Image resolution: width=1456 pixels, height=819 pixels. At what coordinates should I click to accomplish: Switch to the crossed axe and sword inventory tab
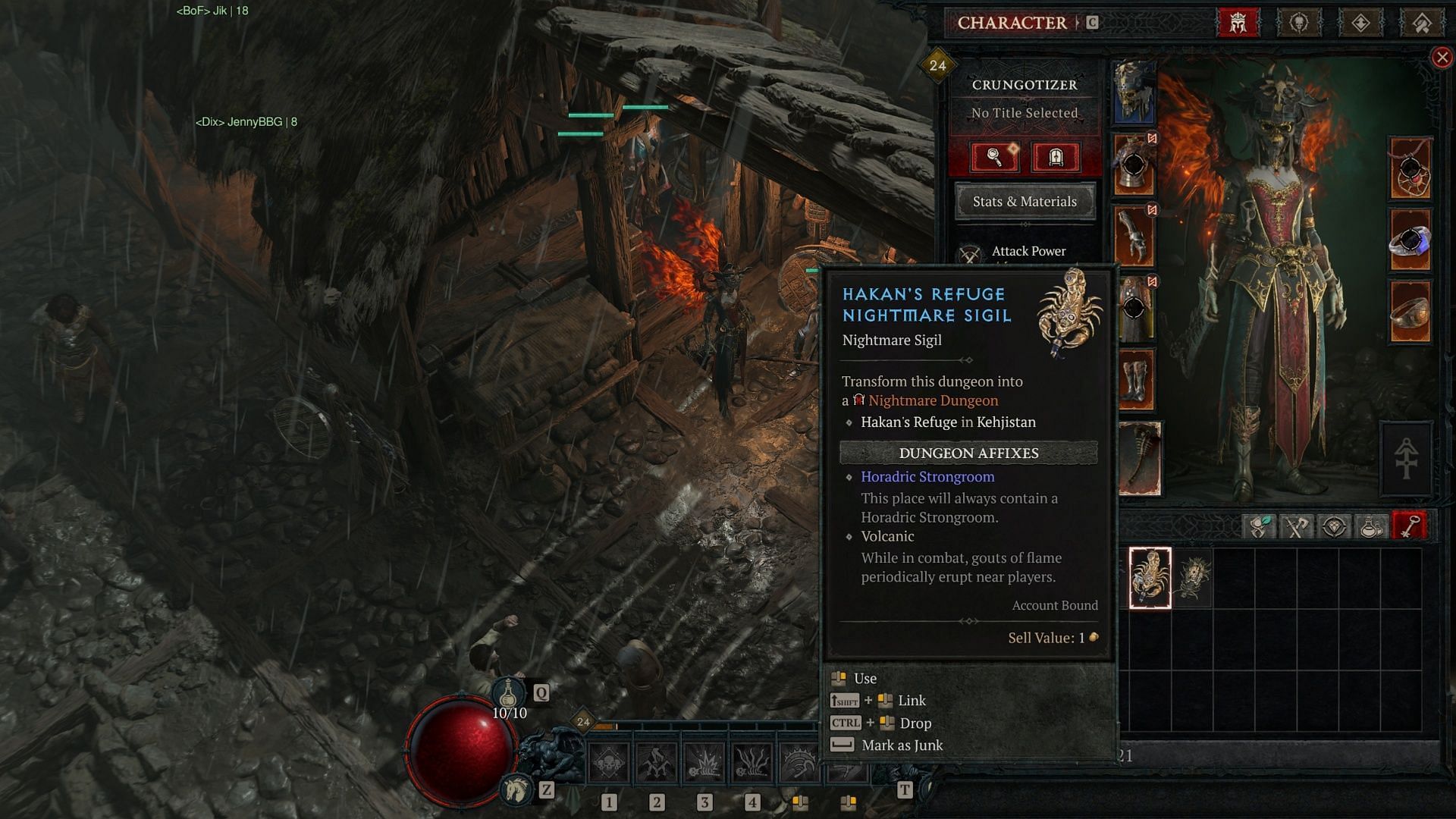(x=1296, y=526)
